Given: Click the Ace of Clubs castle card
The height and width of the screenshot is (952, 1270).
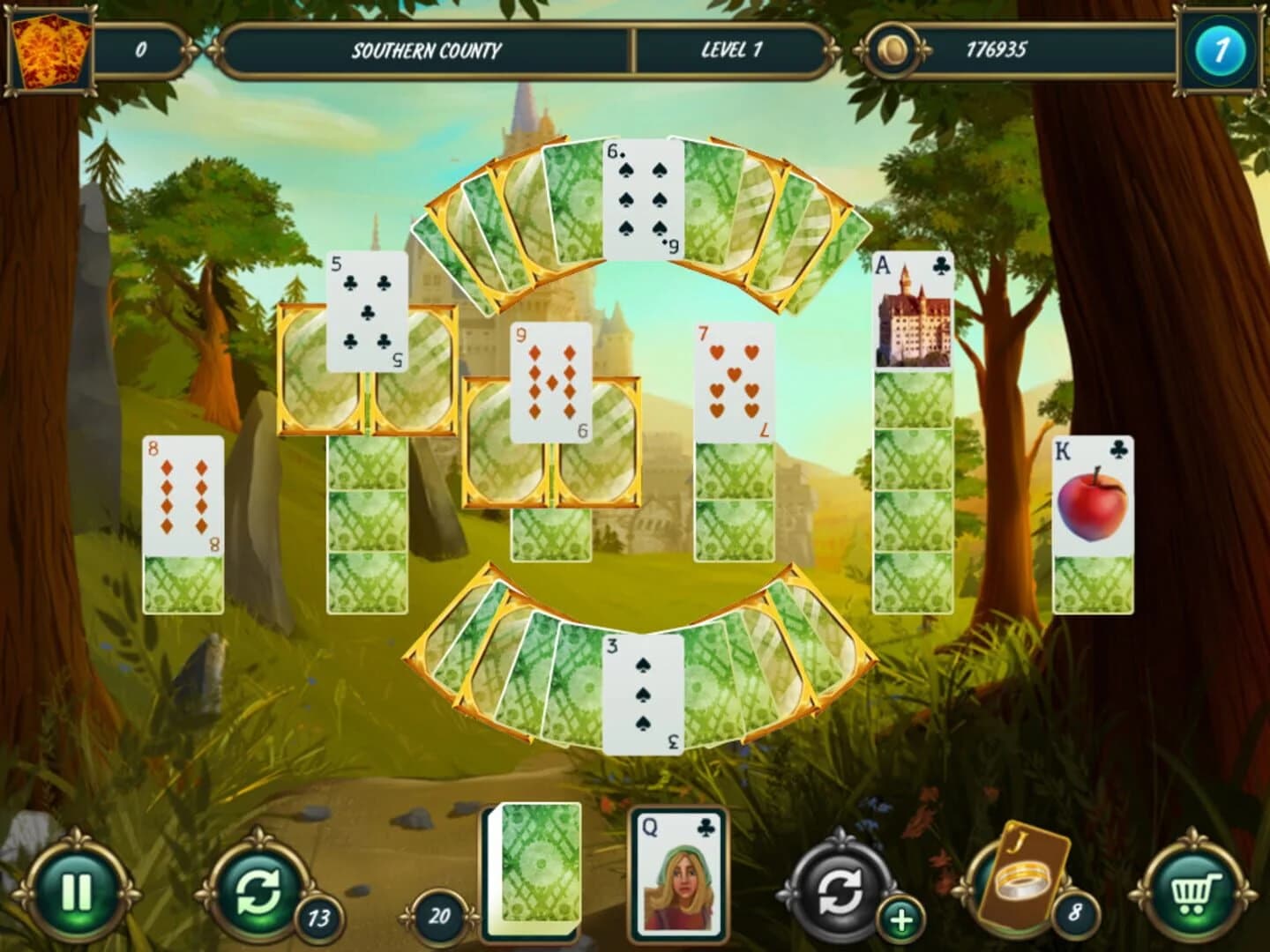Looking at the screenshot, I should click(x=913, y=309).
